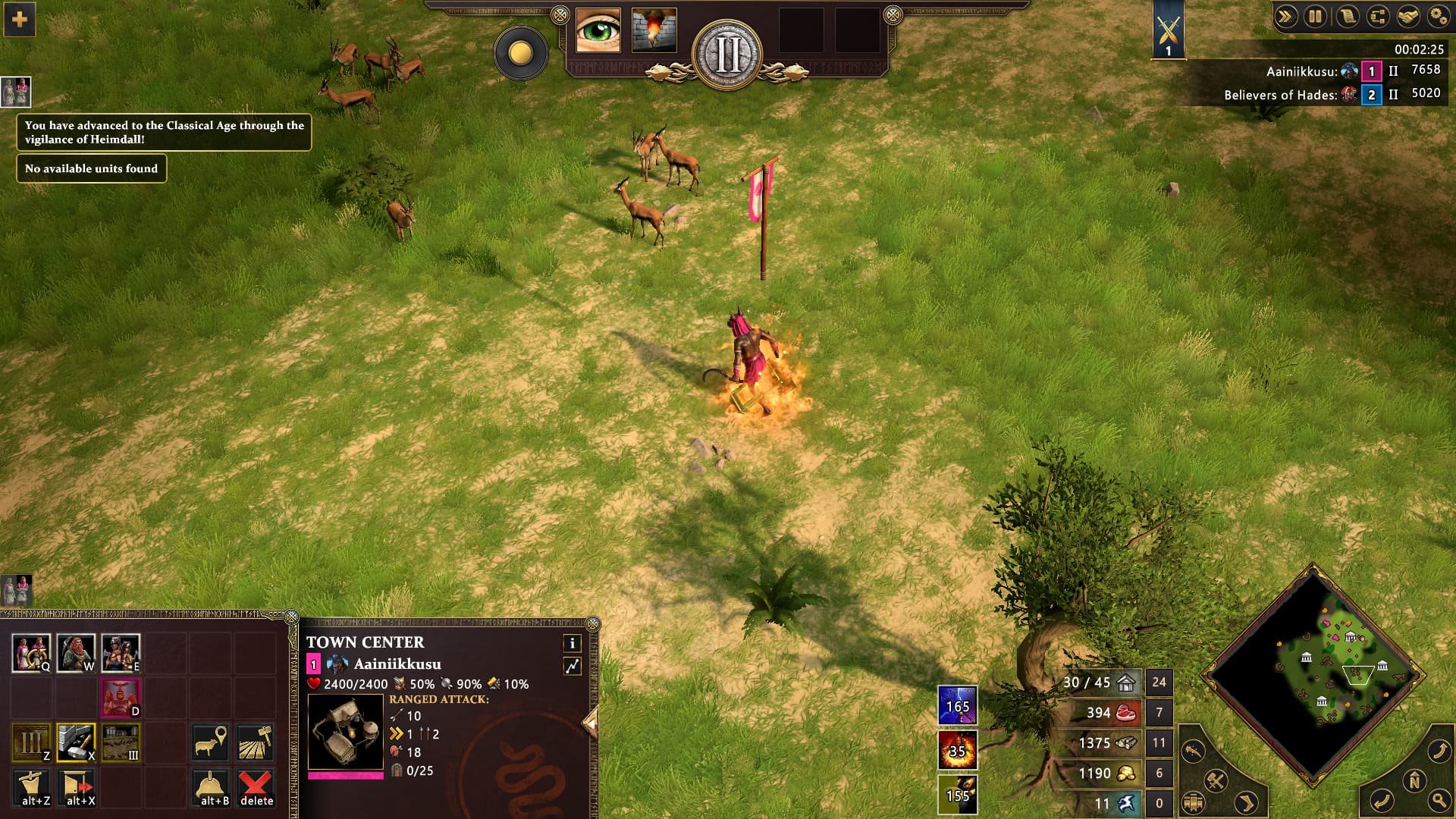1456x819 pixels.
Task: Activate the lightning bolt ability icon
Action: pos(957,705)
